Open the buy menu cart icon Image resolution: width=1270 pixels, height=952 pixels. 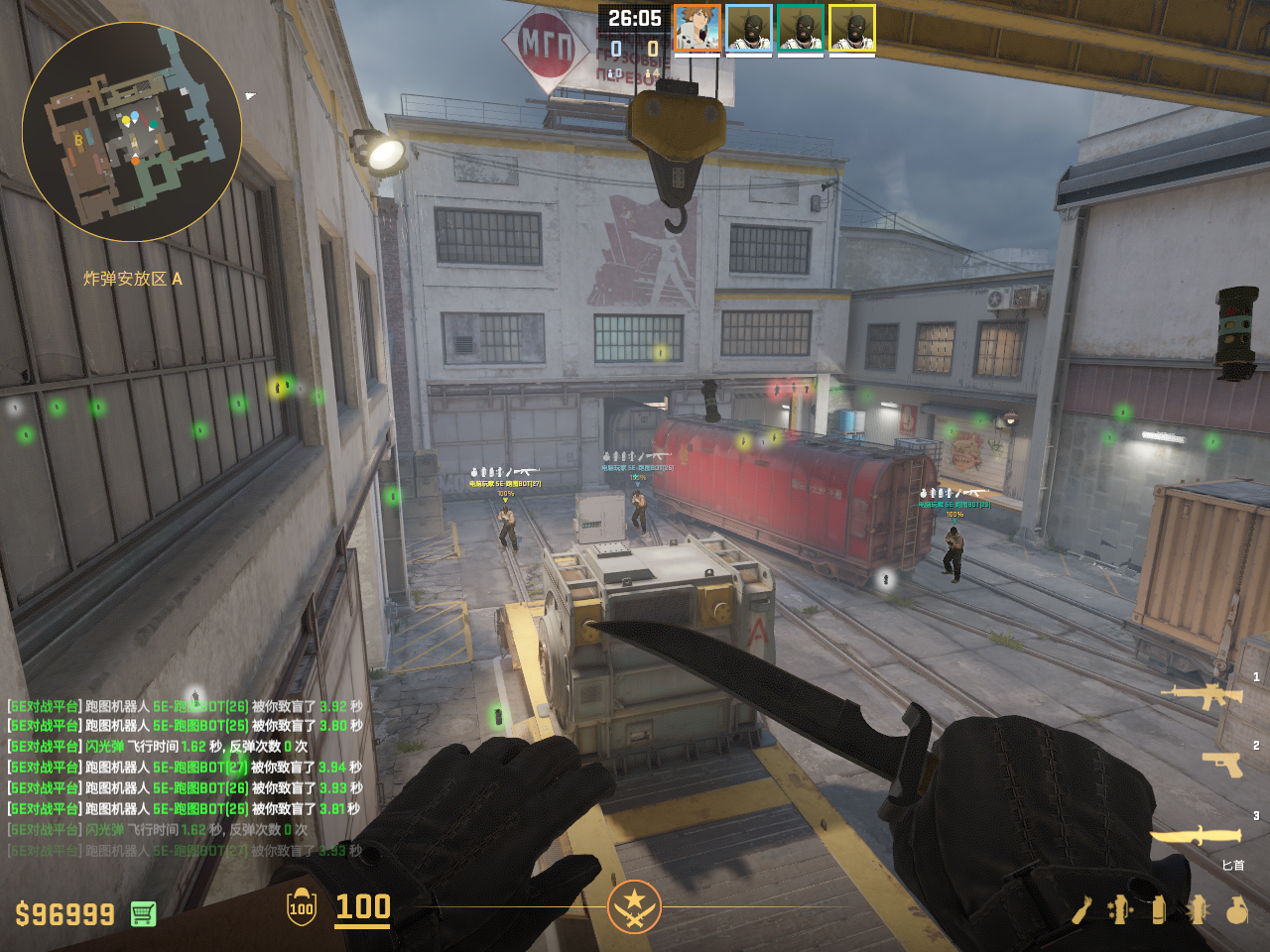click(x=143, y=913)
